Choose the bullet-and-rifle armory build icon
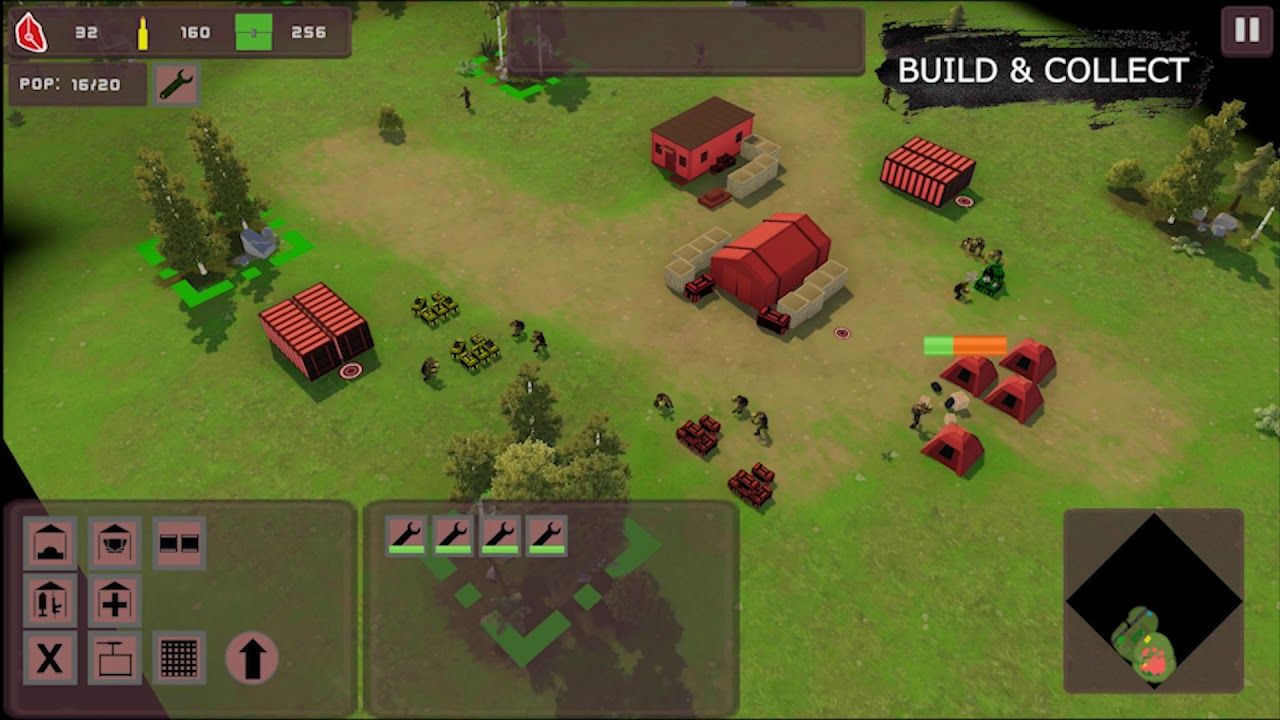 click(x=50, y=600)
